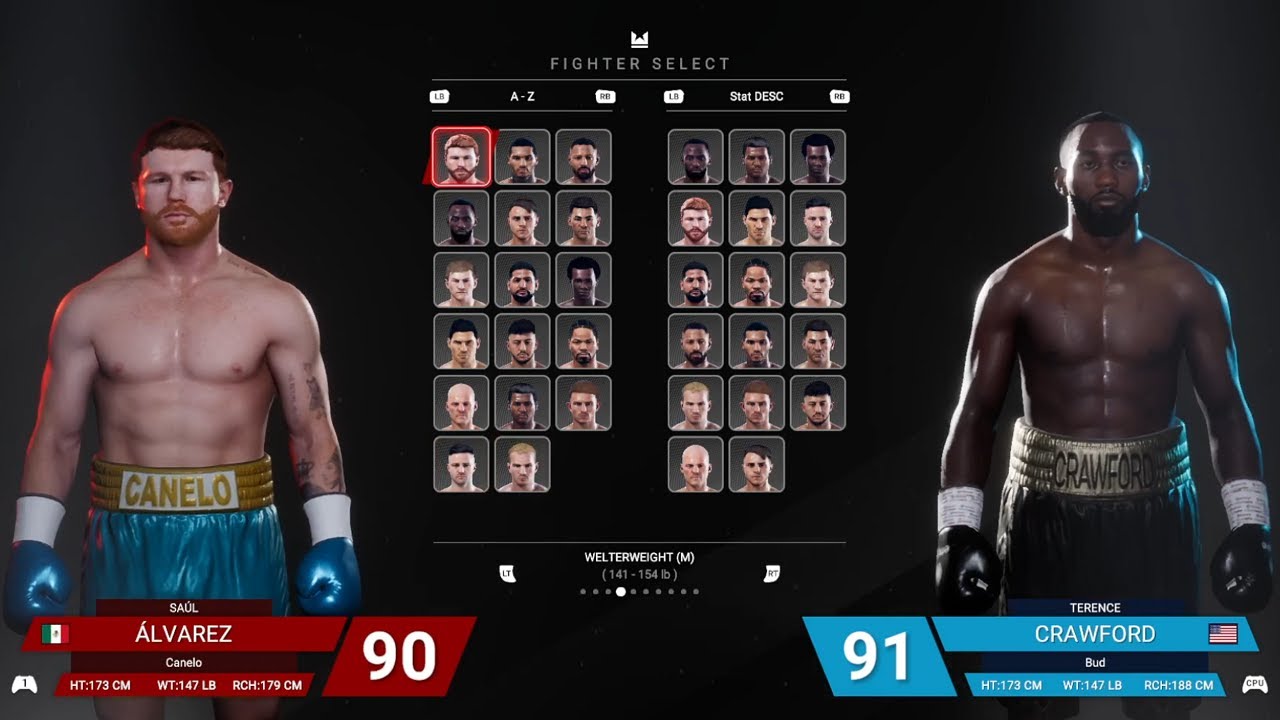Select the afro-haired fighter in the A-Z grid

tap(583, 280)
